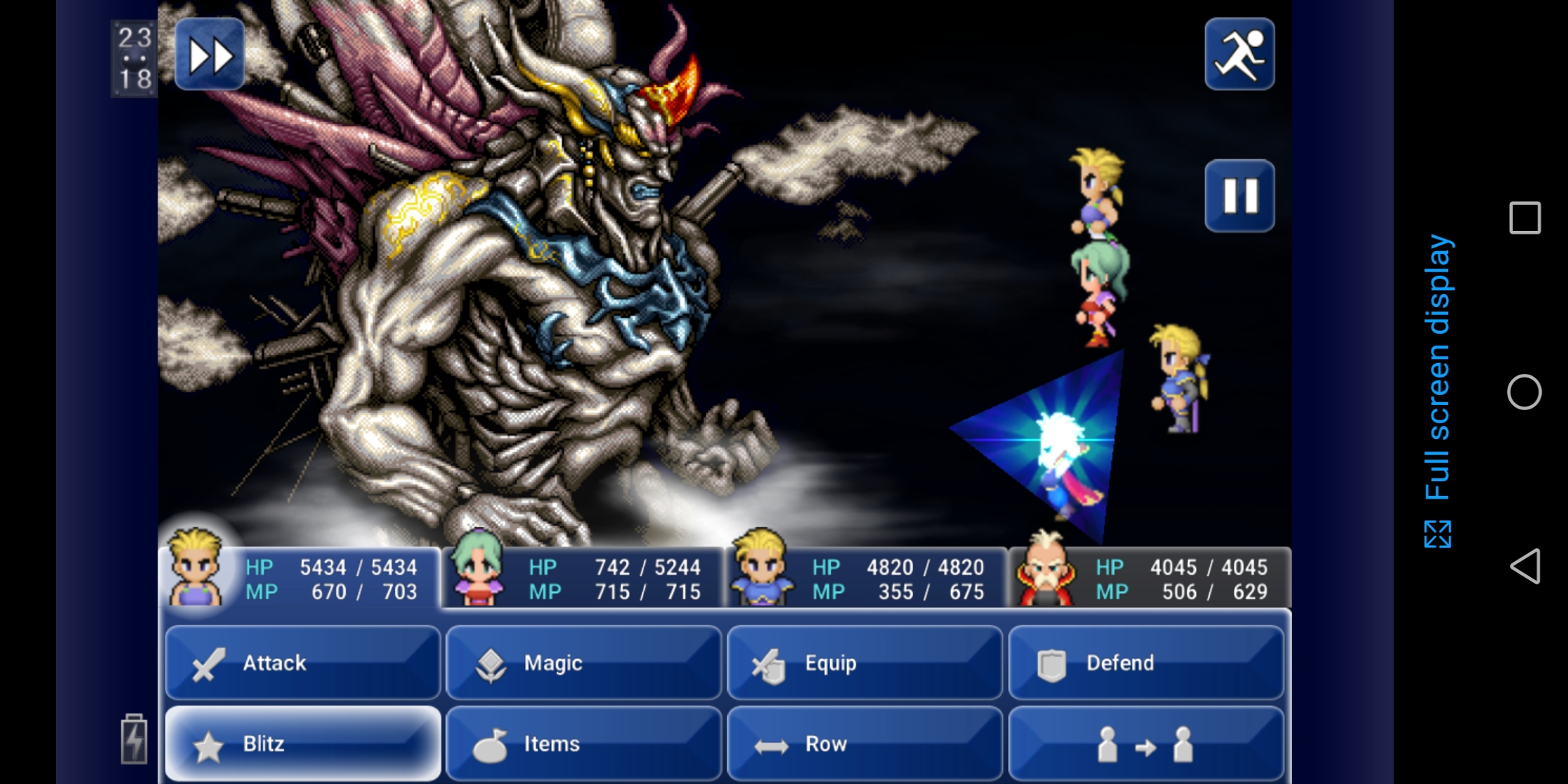Tap the fast-forward battle speed button

(x=210, y=54)
